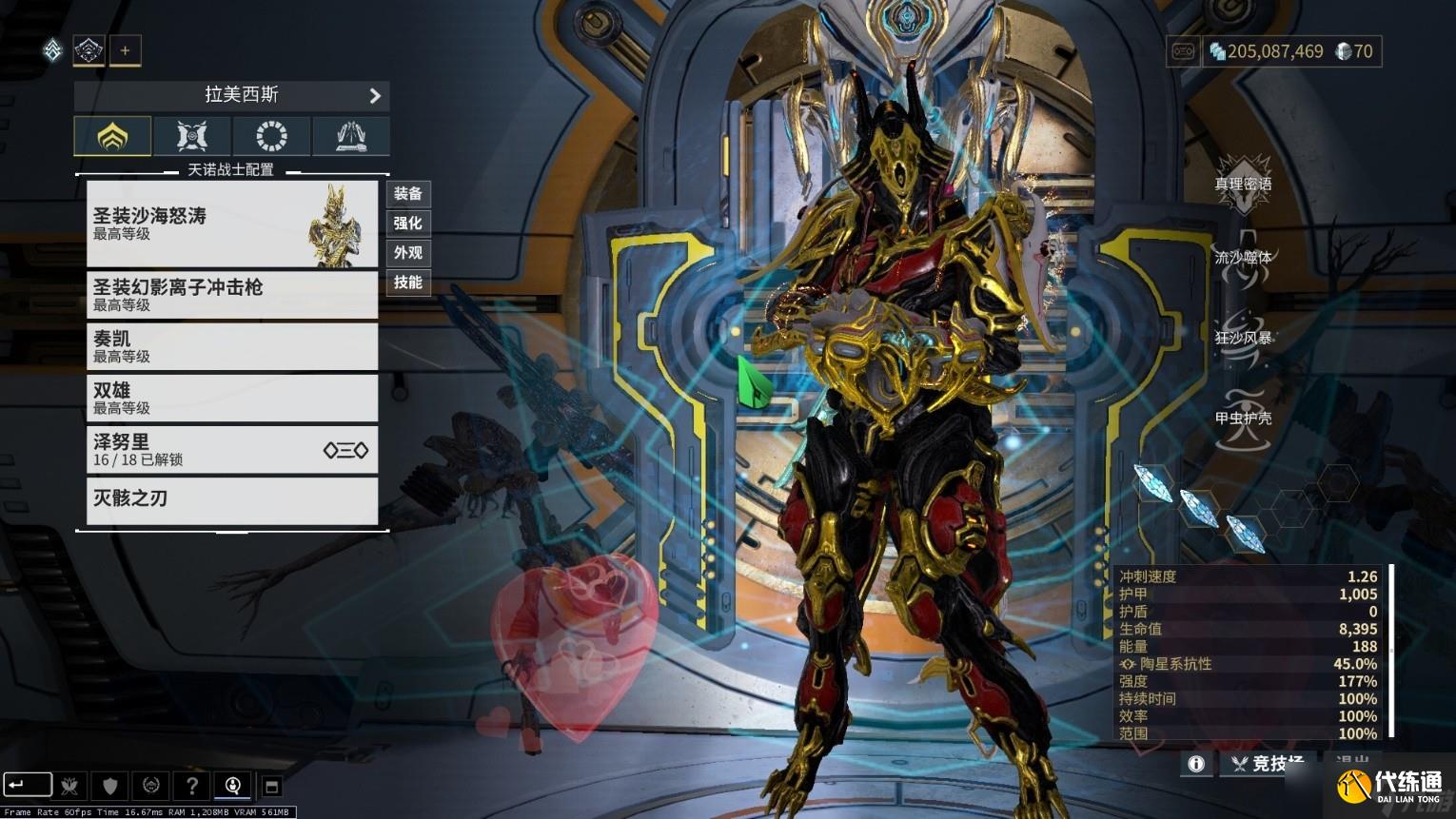Click the 装备 equip button
The width and height of the screenshot is (1456, 819).
coord(408,194)
